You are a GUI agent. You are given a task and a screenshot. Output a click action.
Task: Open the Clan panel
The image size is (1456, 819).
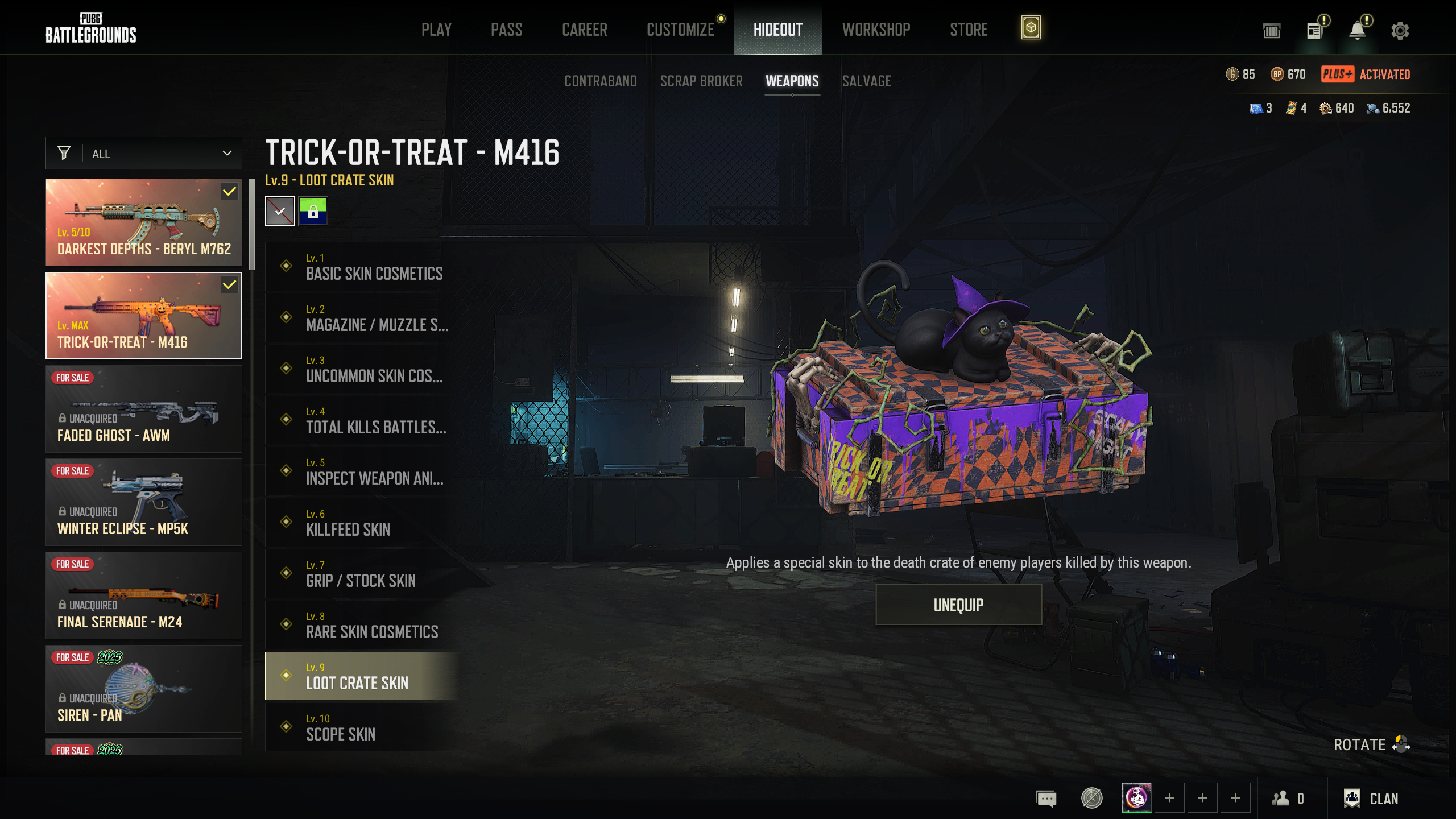[x=1371, y=799]
